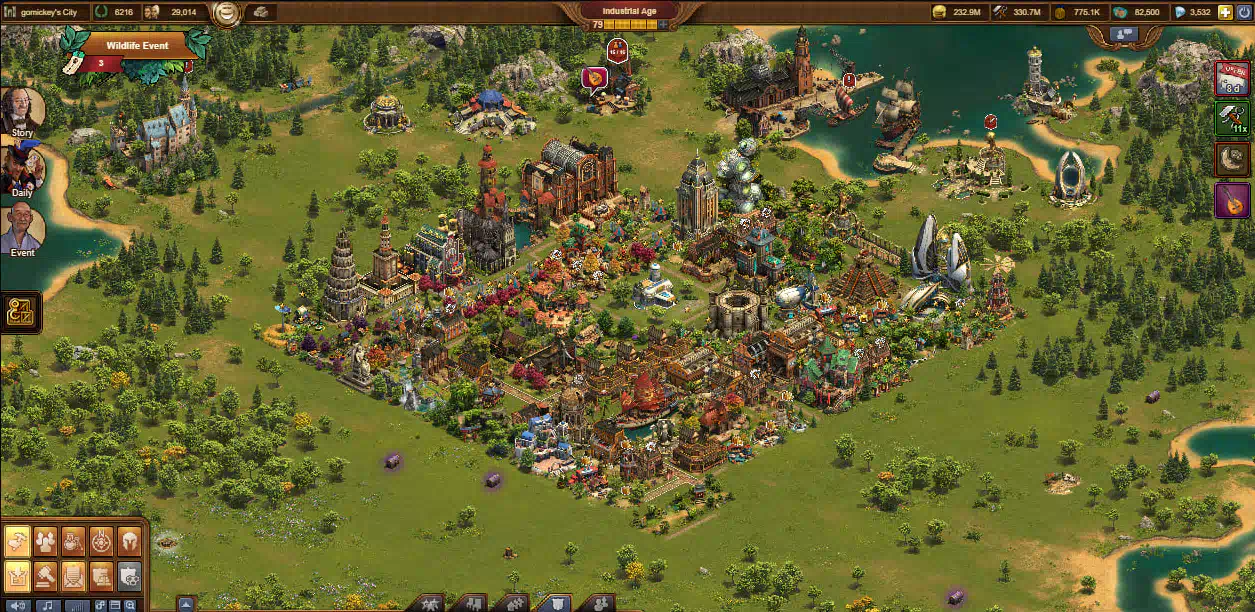The image size is (1255, 612).
Task: Open the mandolin tavern boost icon
Action: click(x=1231, y=200)
